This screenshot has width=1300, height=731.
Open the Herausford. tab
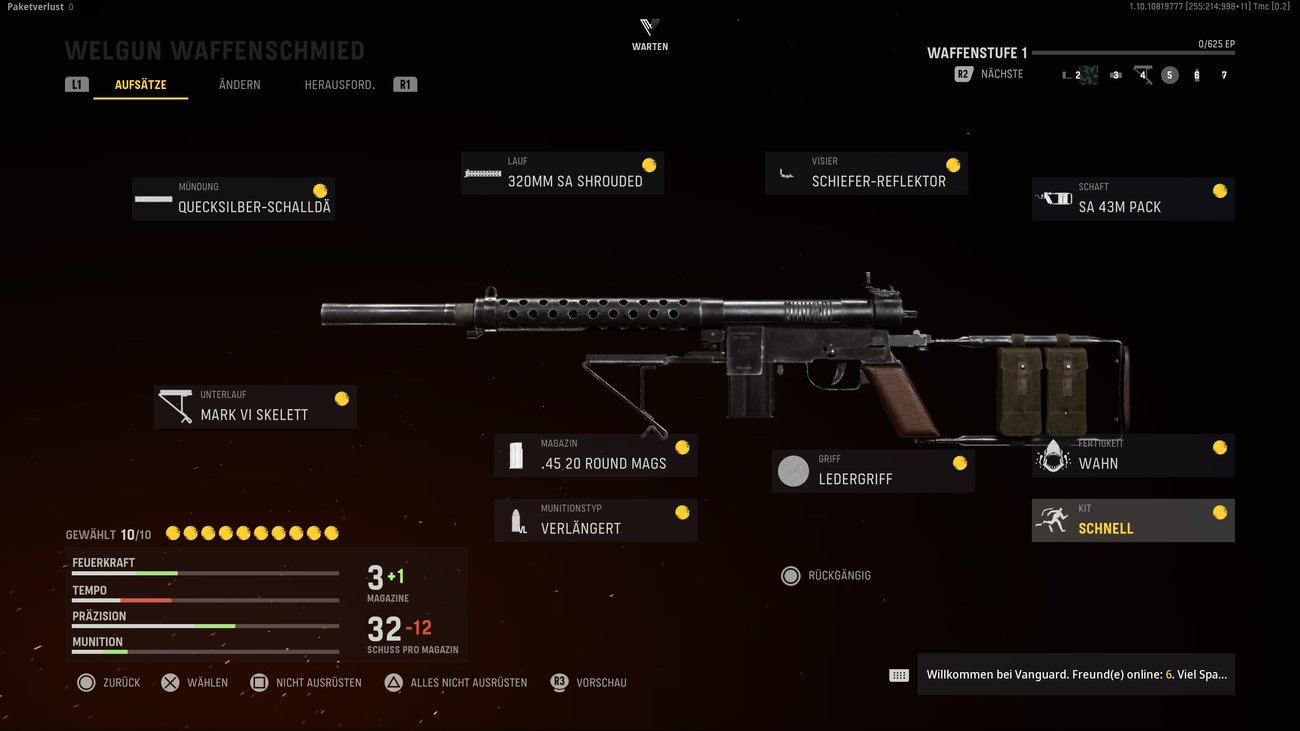click(340, 84)
